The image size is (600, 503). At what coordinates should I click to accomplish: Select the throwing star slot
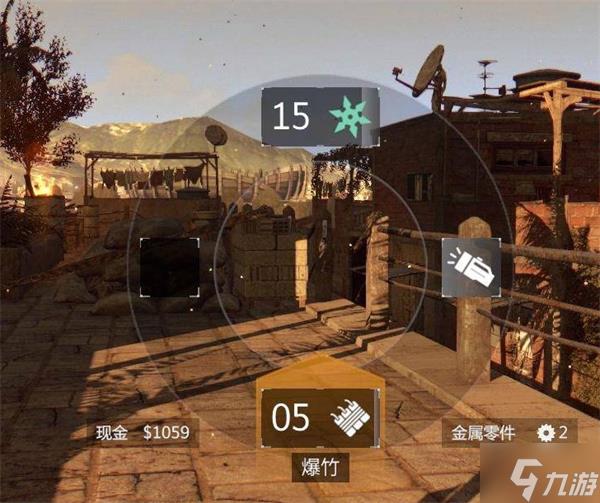coord(320,118)
